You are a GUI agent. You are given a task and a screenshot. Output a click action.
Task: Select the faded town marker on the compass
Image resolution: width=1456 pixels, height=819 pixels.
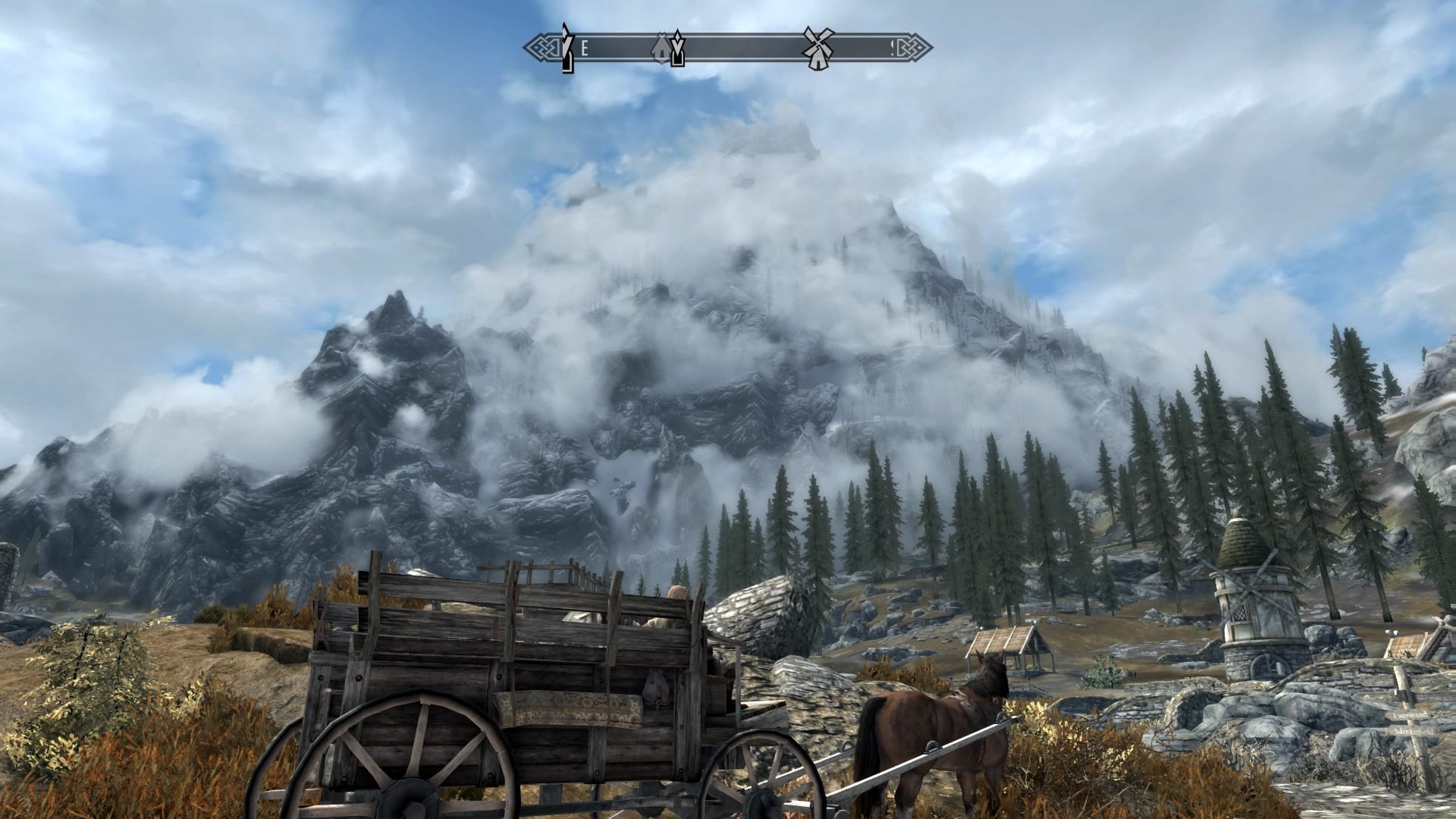(x=662, y=49)
